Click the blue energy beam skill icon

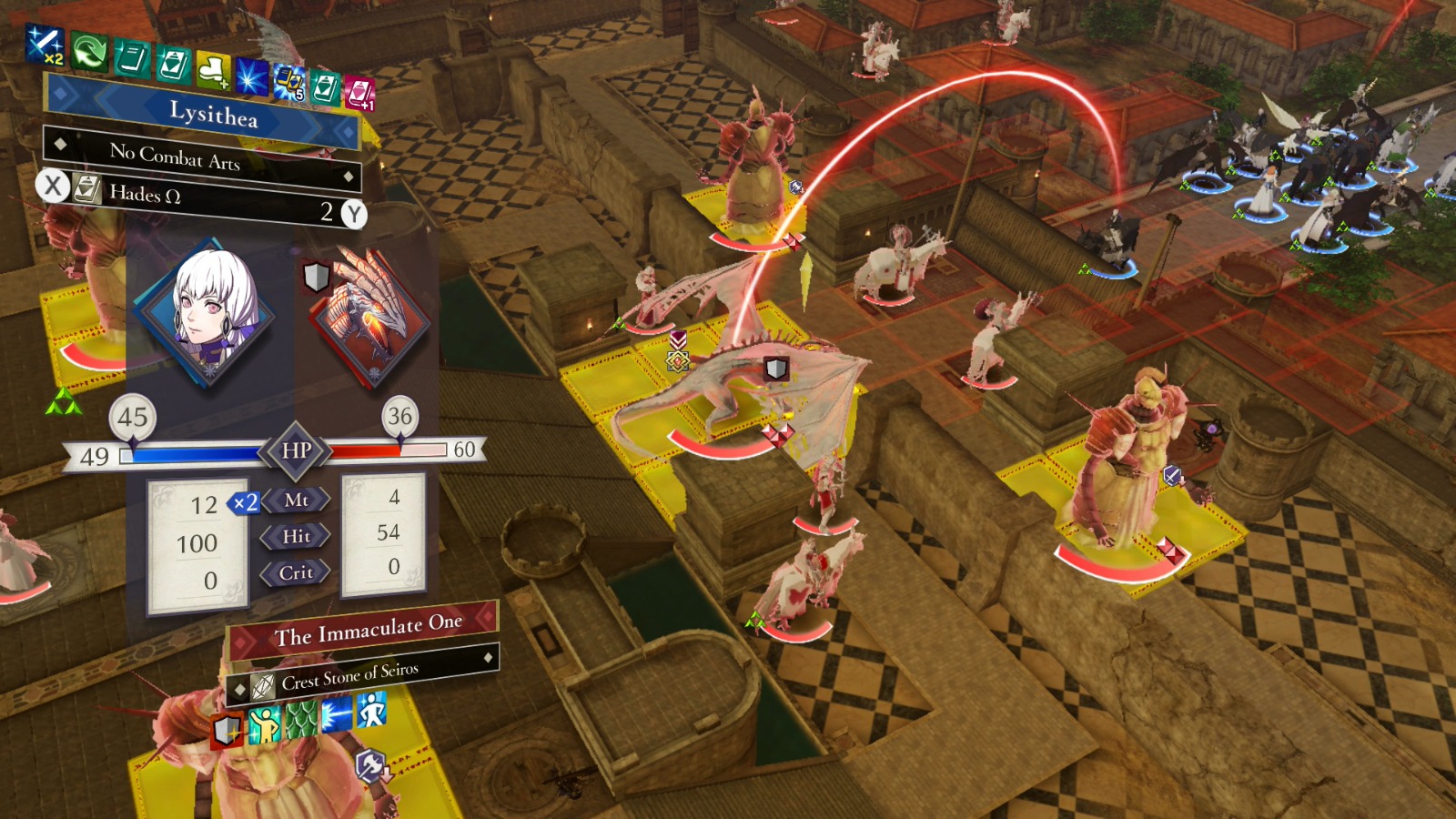pos(337,714)
